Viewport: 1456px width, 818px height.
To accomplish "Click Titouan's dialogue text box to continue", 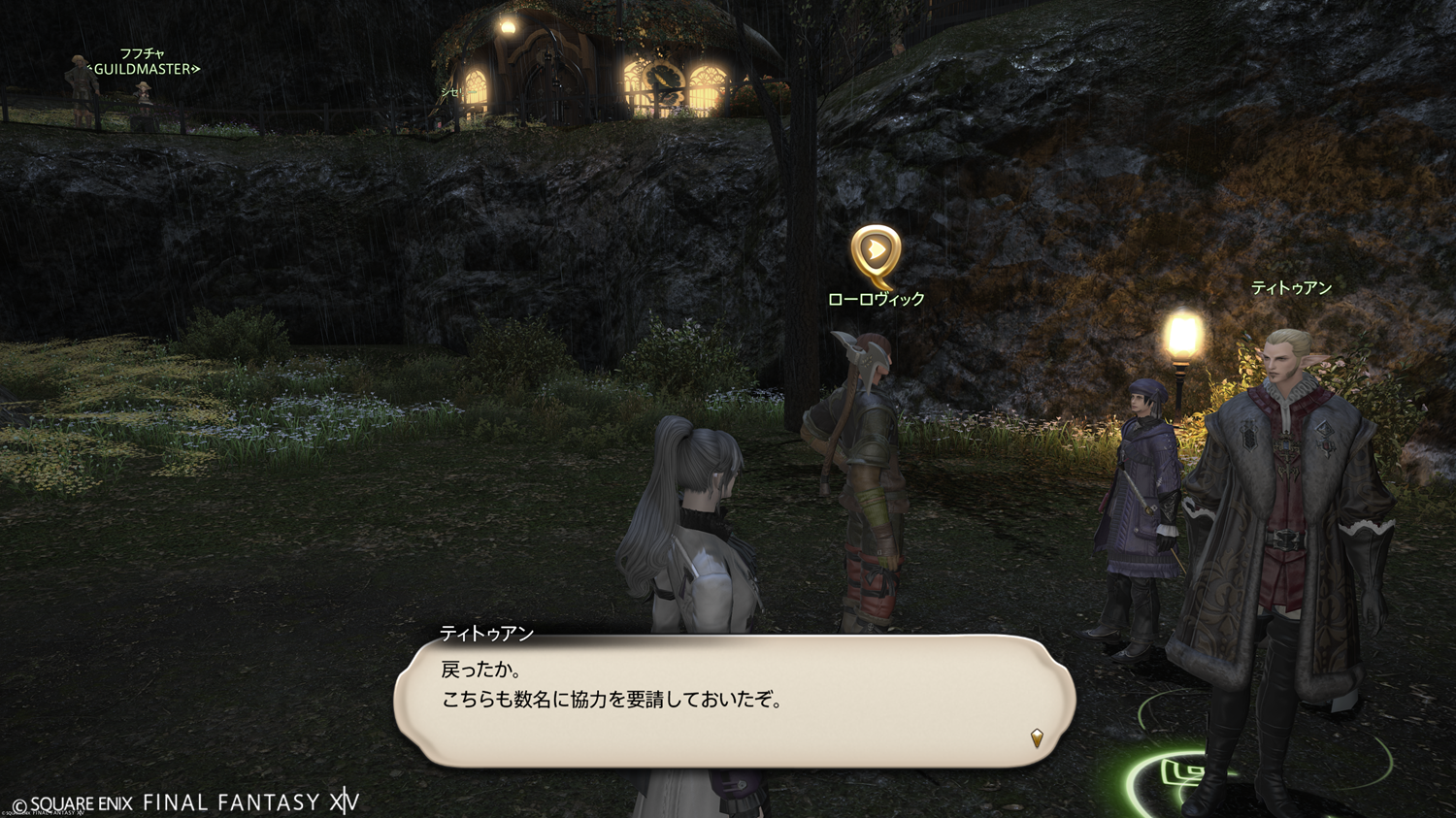I will [734, 701].
